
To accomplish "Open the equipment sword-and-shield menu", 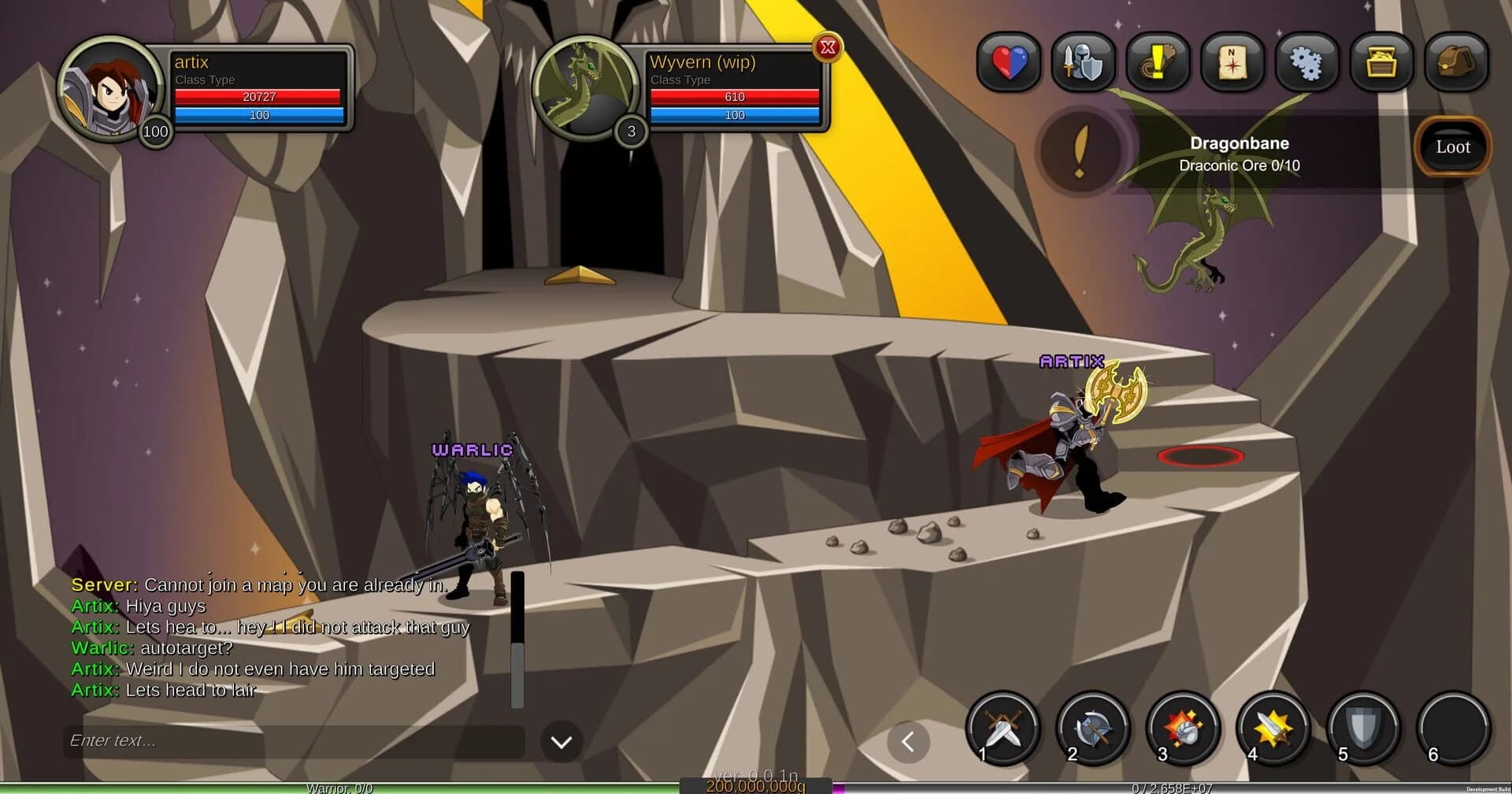I will point(1084,63).
